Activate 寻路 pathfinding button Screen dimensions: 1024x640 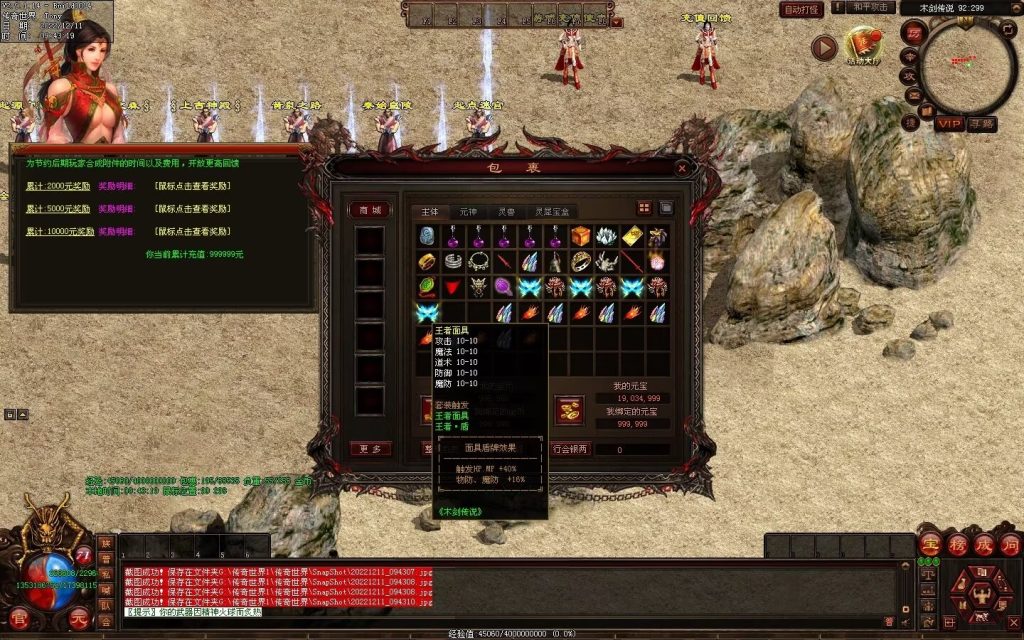[x=982, y=123]
